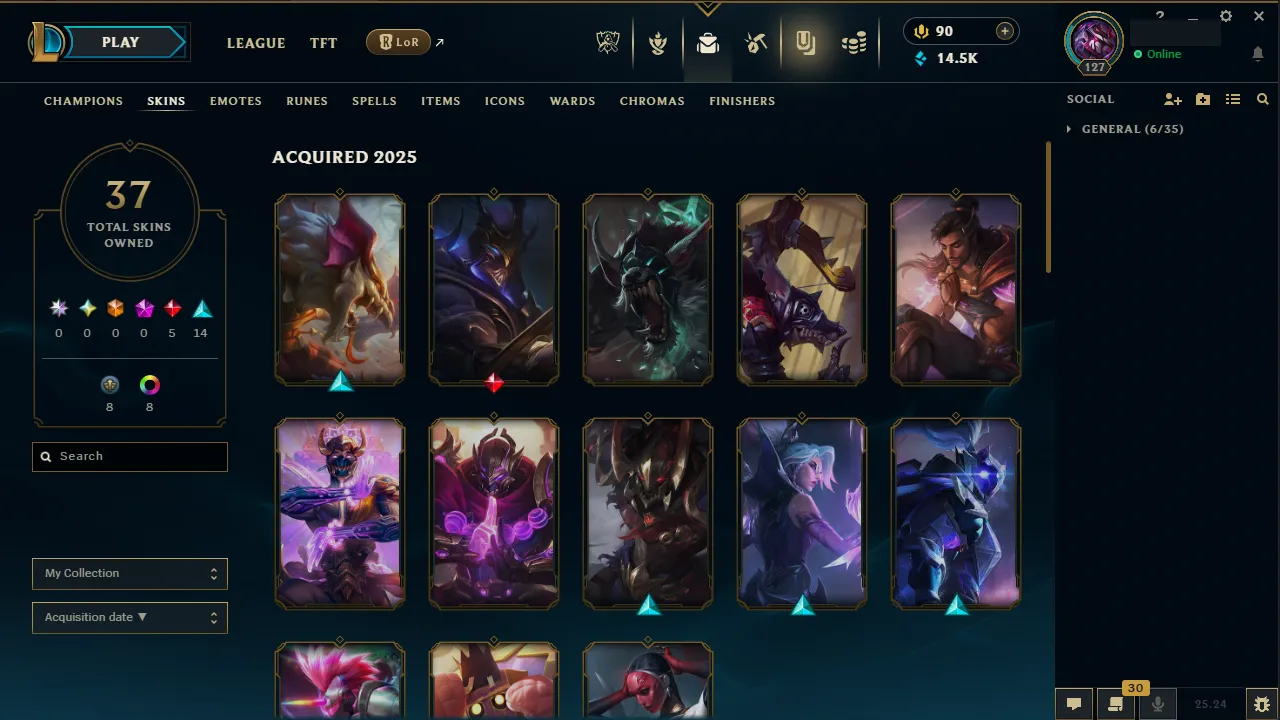Open the LoR launcher link

point(398,42)
